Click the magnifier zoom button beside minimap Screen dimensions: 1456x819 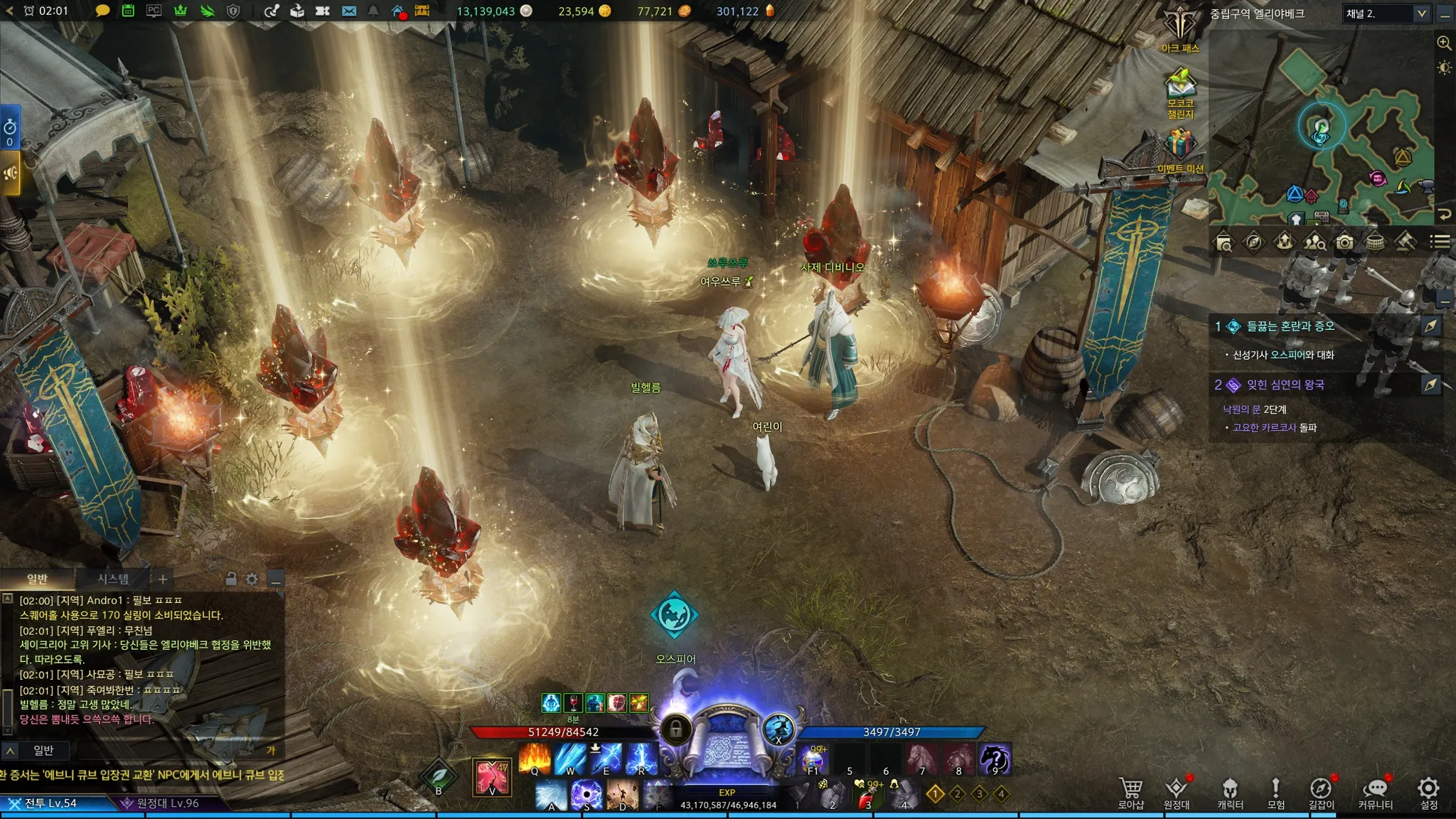(1444, 43)
